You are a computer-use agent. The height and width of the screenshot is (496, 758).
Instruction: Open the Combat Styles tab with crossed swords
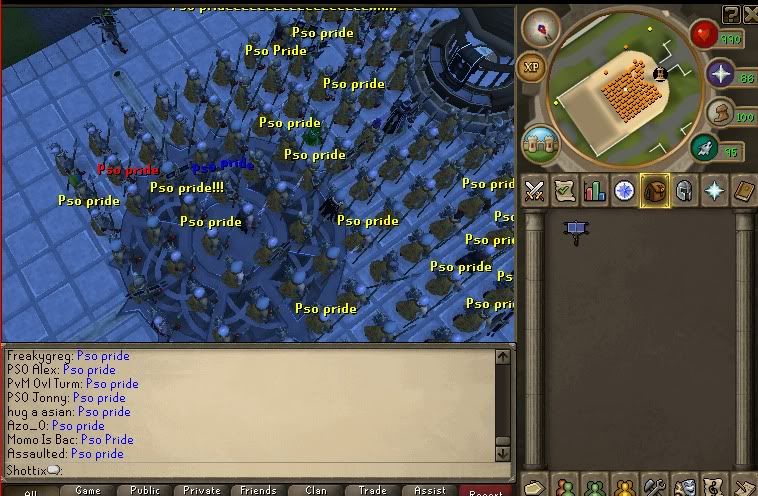click(534, 190)
